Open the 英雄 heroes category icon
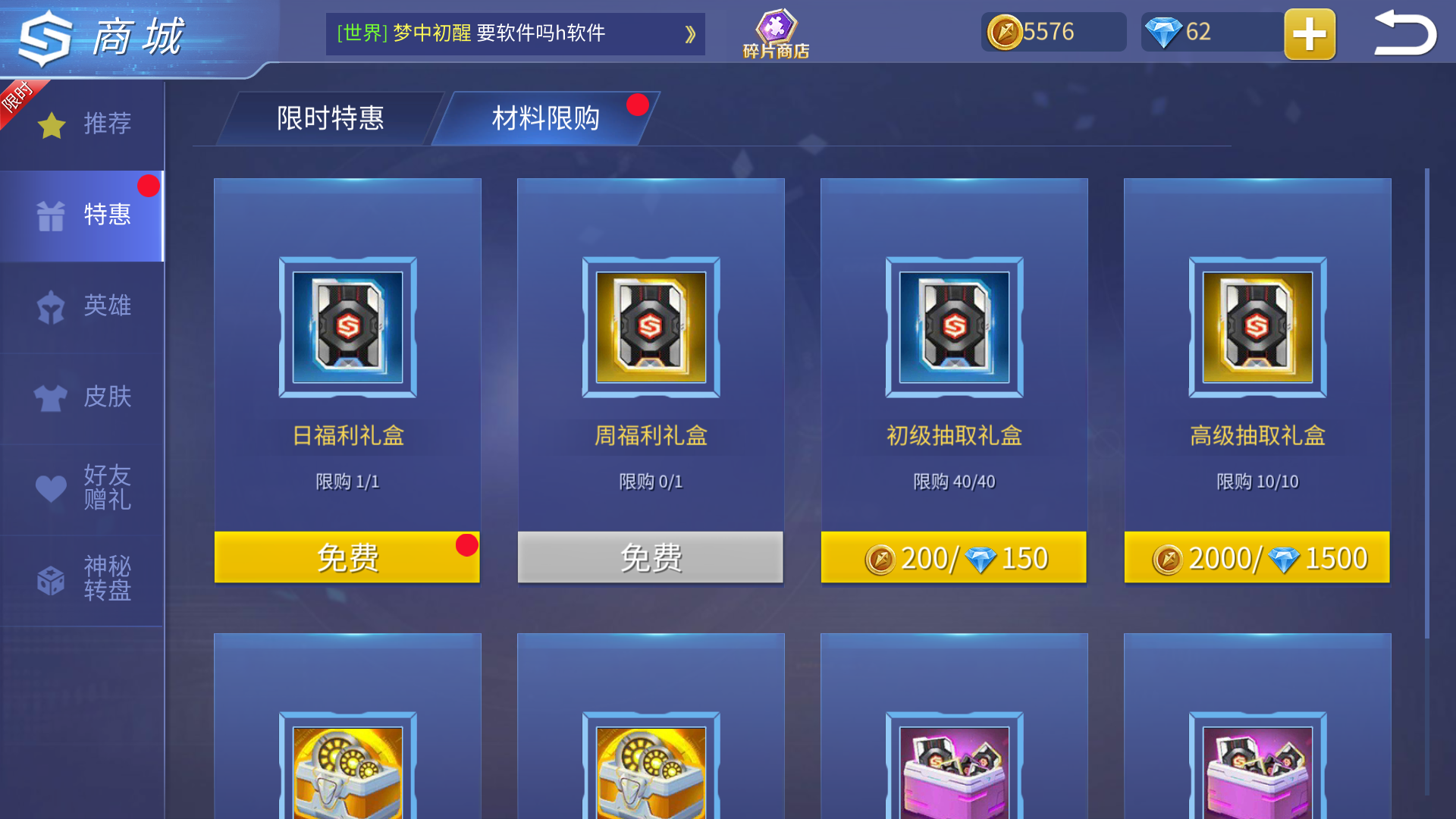Viewport: 1456px width, 819px height. pyautogui.click(x=50, y=305)
